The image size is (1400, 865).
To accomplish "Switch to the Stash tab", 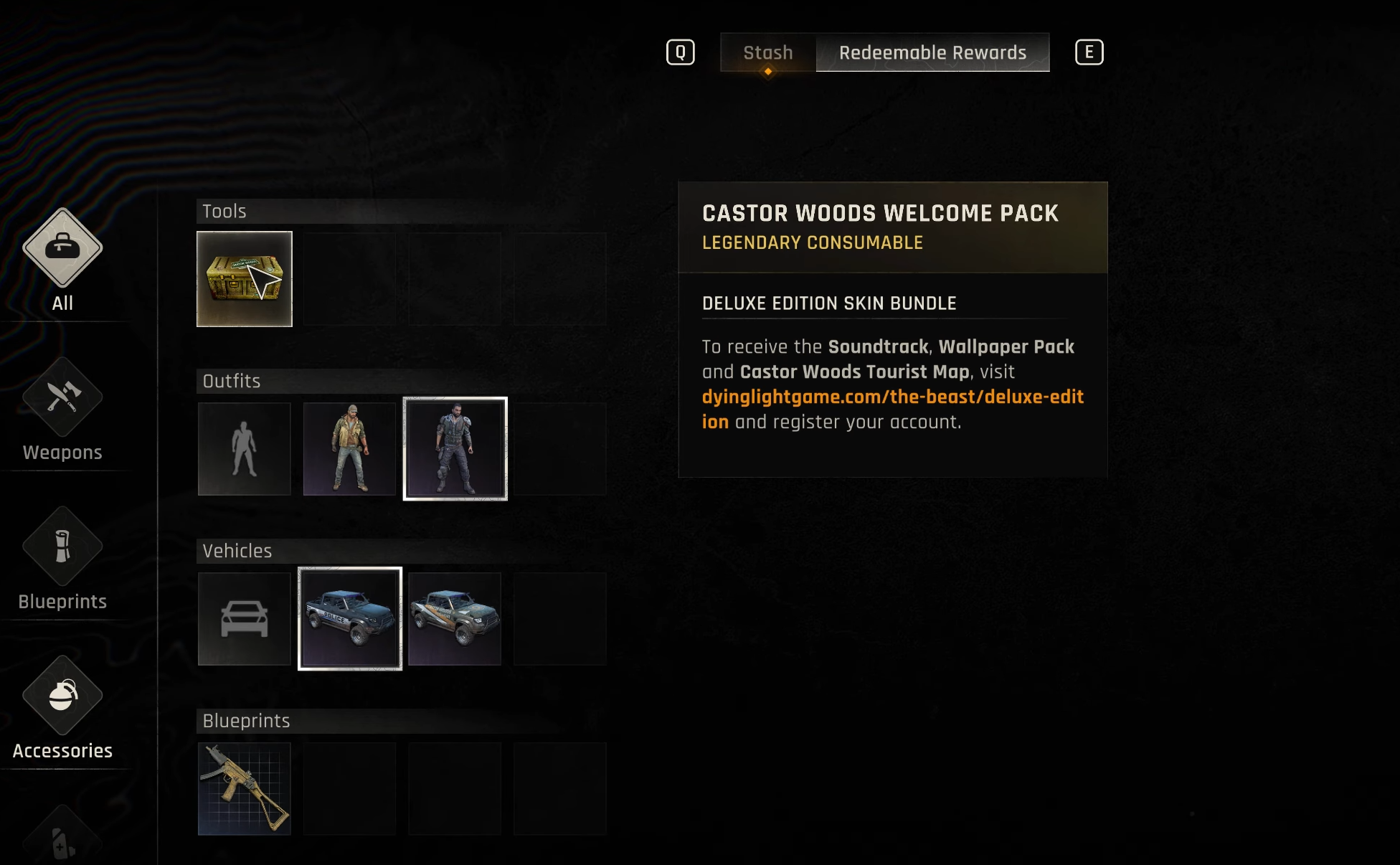I will (767, 52).
